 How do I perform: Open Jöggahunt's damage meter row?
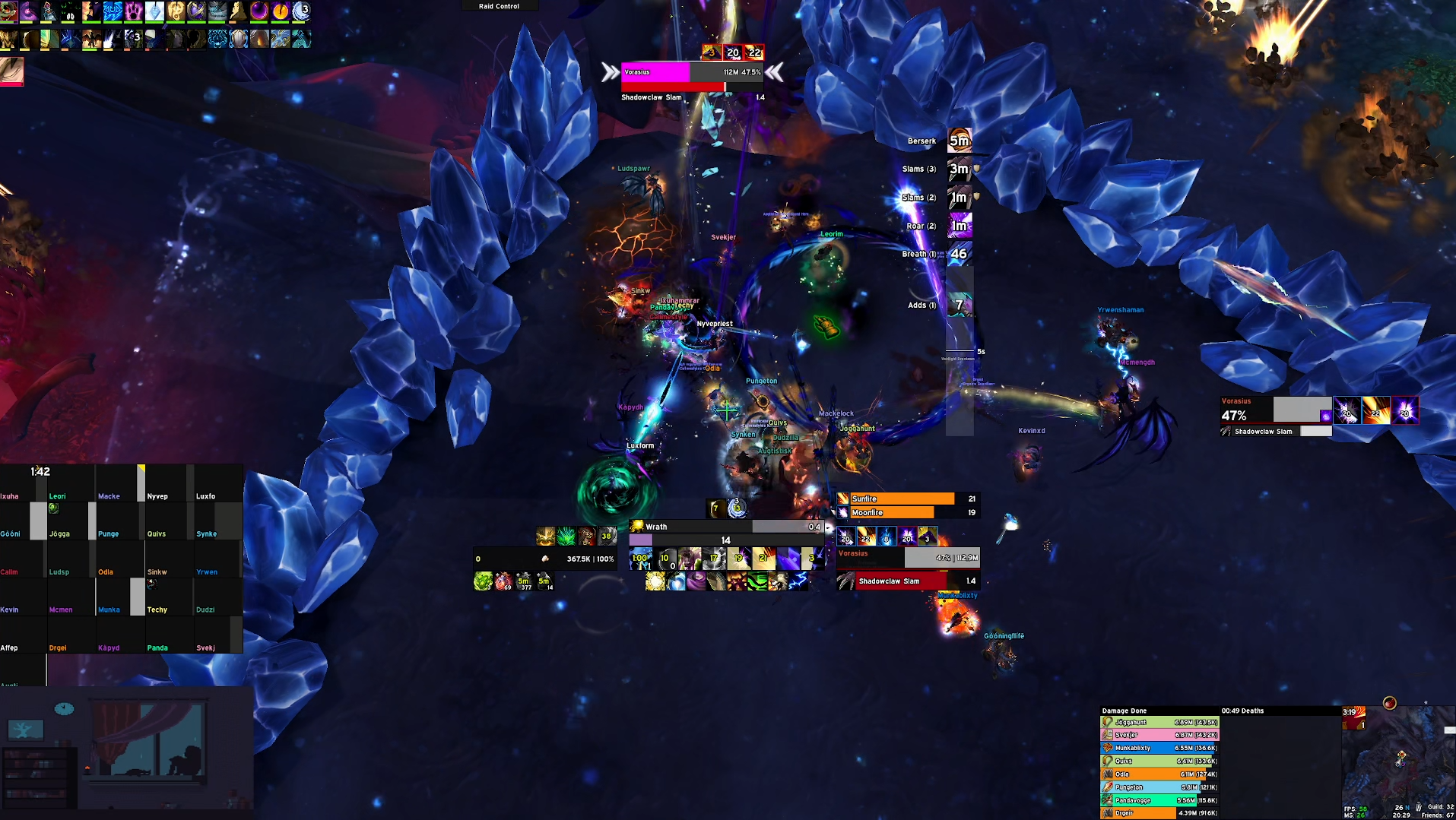click(1159, 723)
